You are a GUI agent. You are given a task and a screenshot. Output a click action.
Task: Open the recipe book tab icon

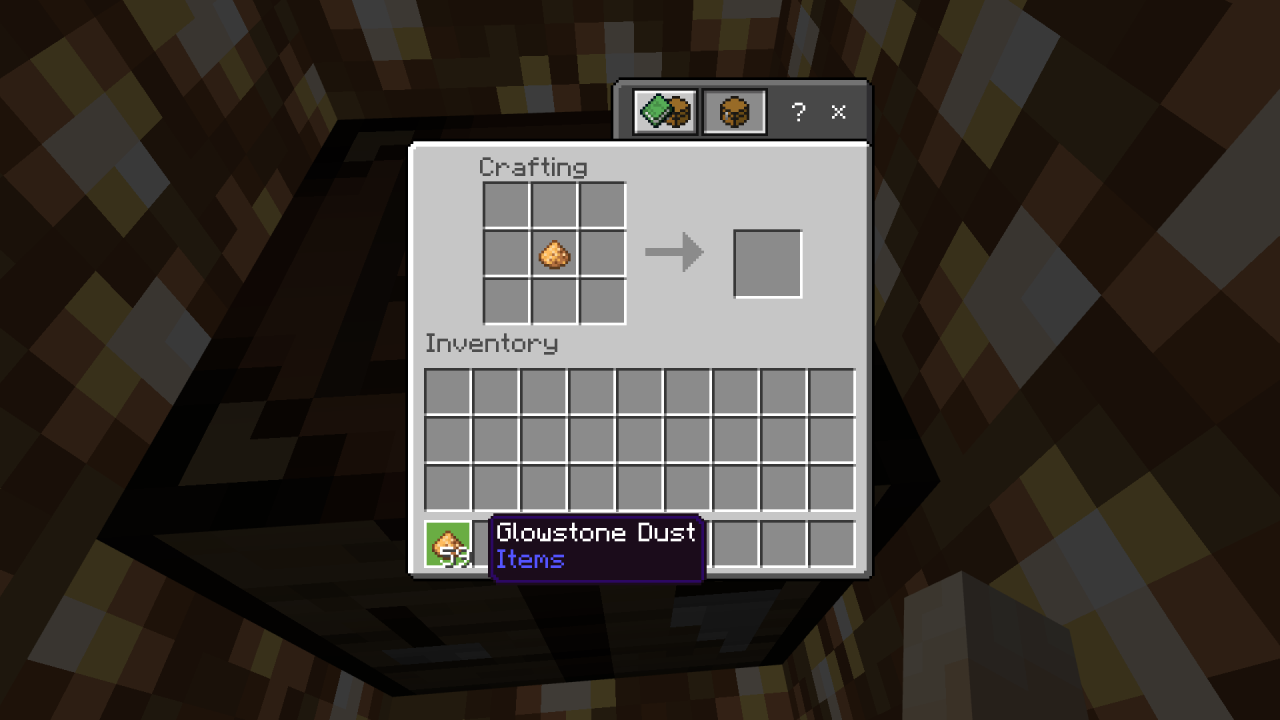662,111
